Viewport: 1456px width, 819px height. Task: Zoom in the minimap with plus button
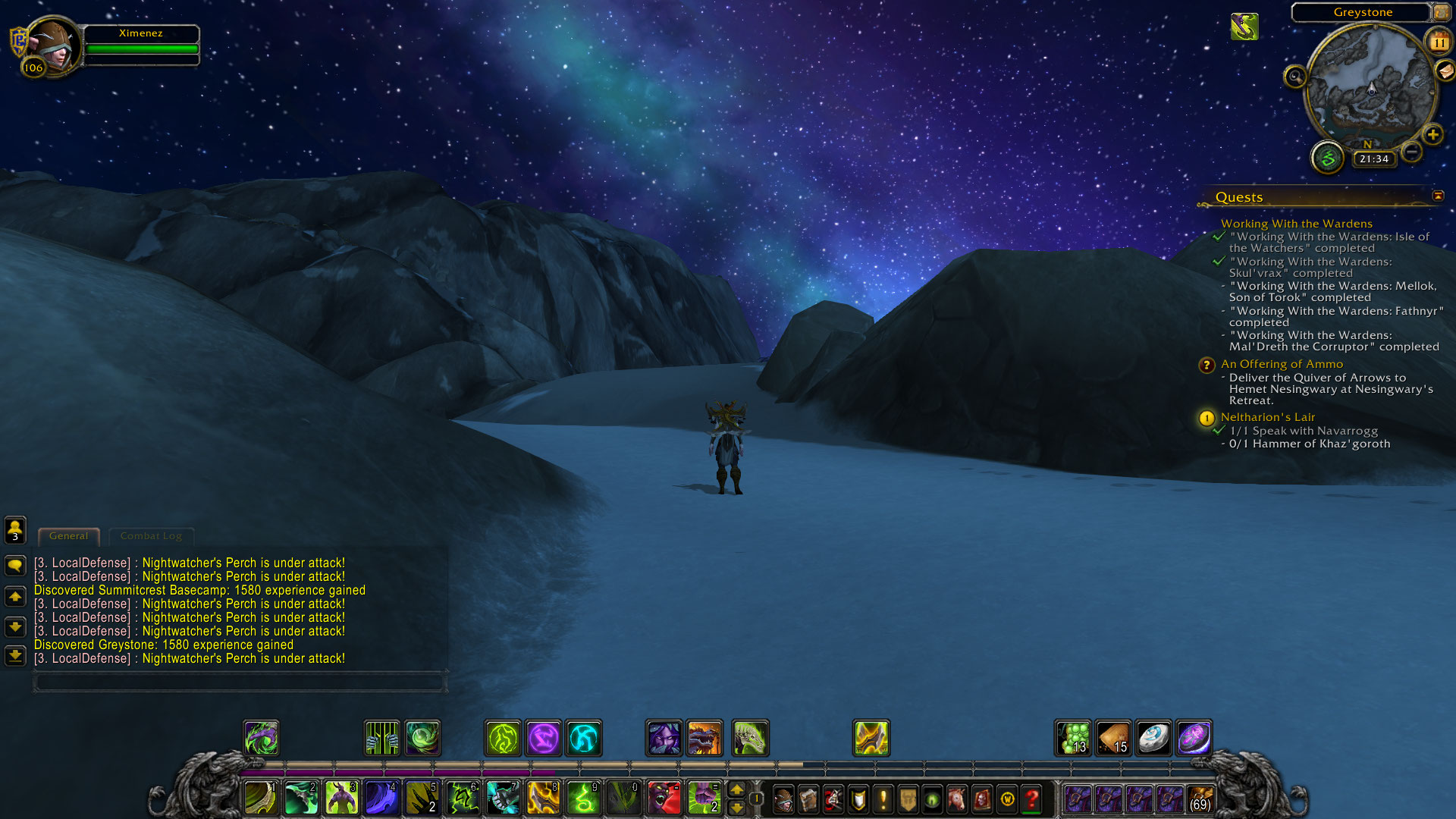pyautogui.click(x=1432, y=135)
